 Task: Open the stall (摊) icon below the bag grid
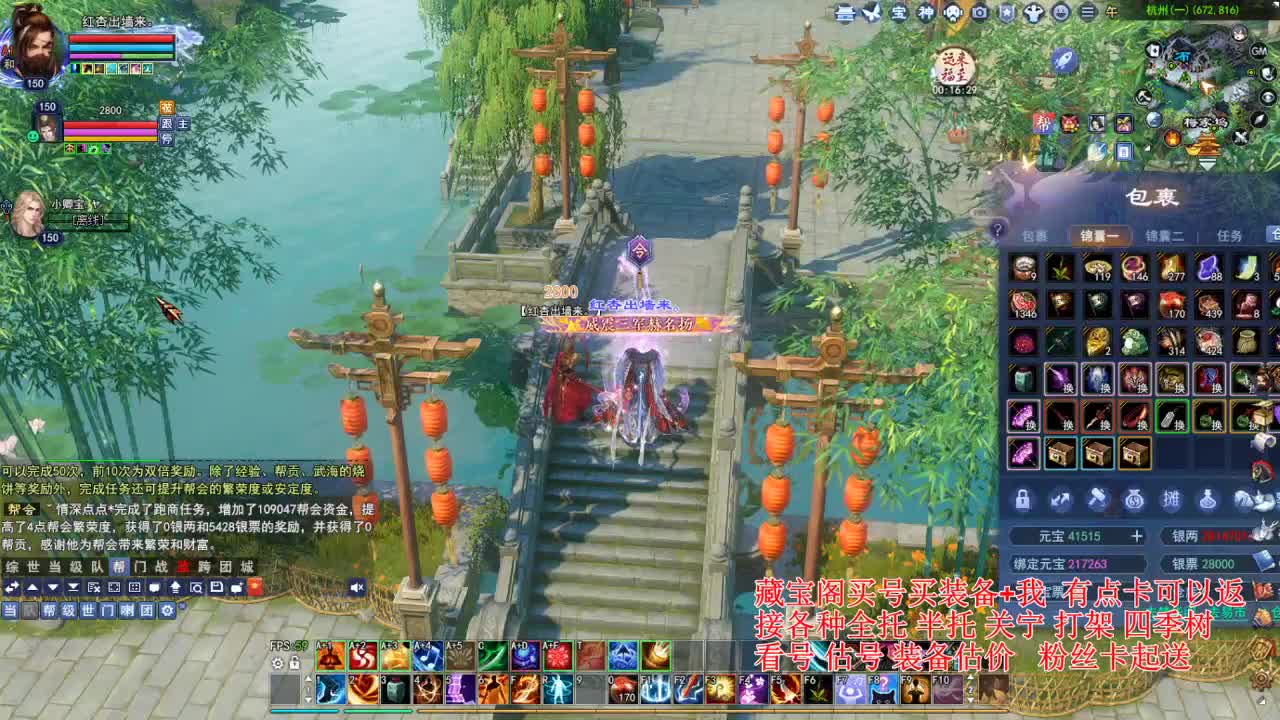pos(1173,500)
